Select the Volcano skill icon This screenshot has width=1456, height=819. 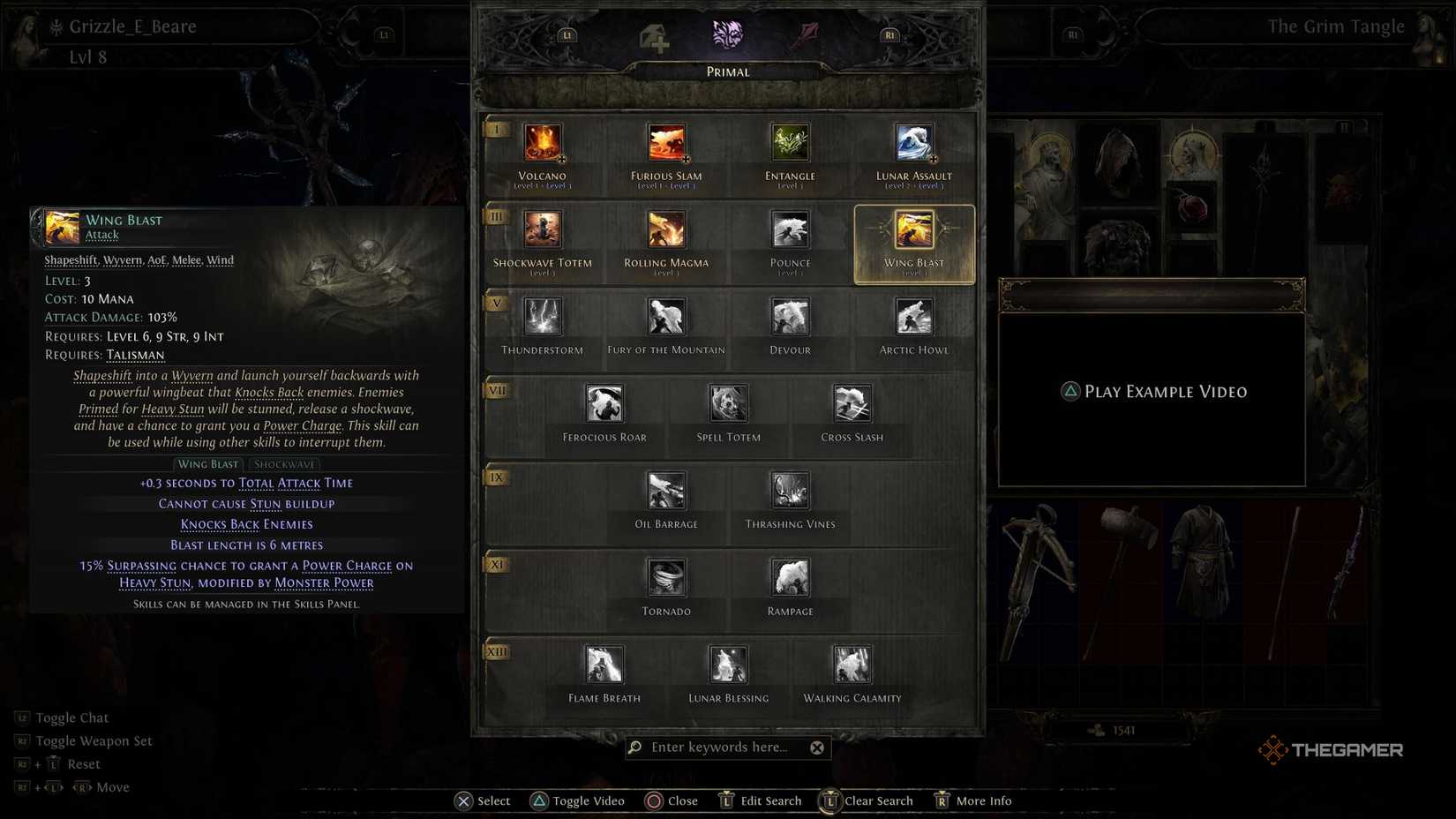click(542, 144)
